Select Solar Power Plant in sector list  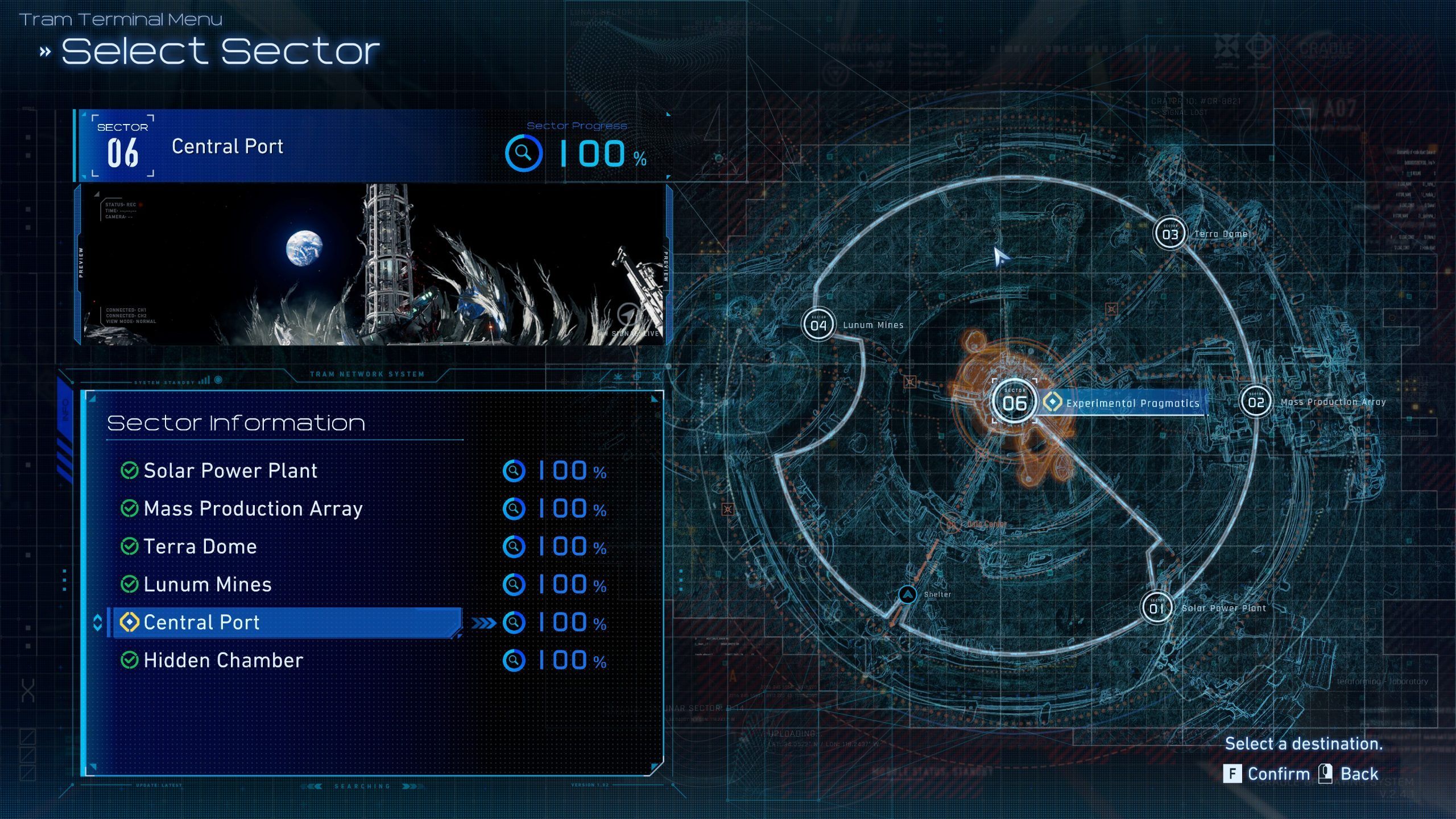click(x=230, y=471)
